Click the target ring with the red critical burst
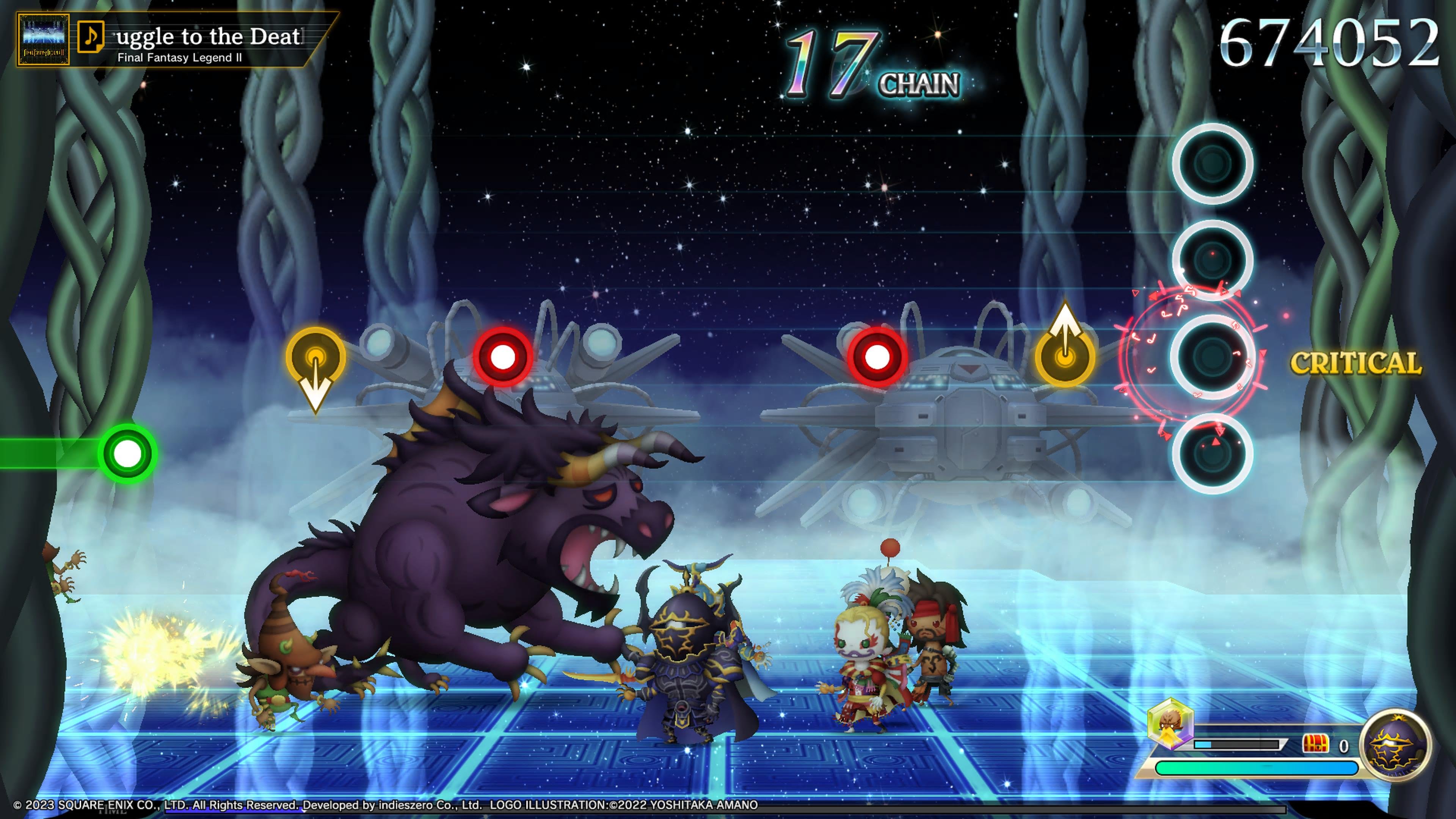The height and width of the screenshot is (819, 1456). (x=1212, y=357)
